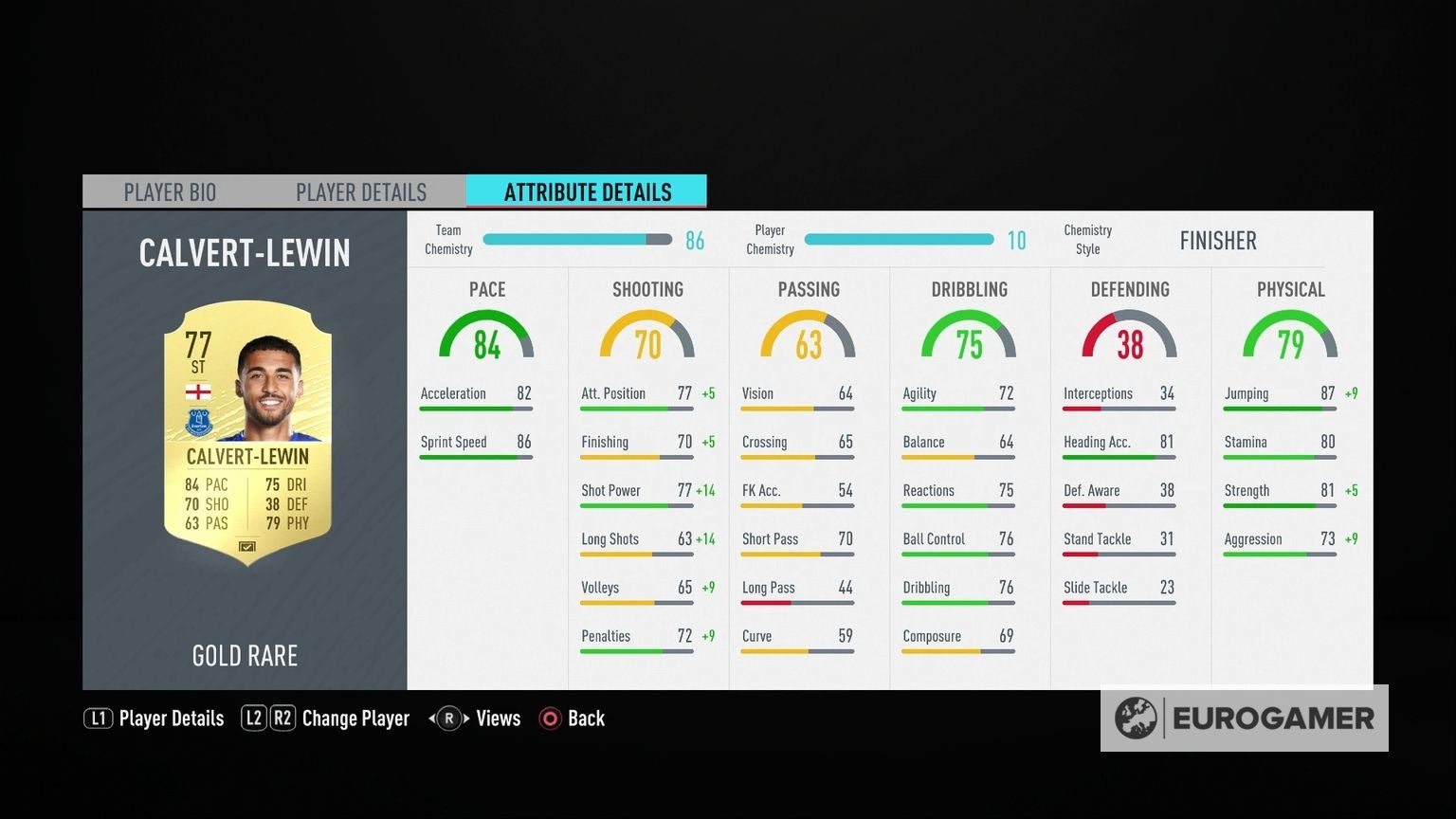Image resolution: width=1456 pixels, height=819 pixels.
Task: Switch to the Player Details tab
Action: (361, 191)
